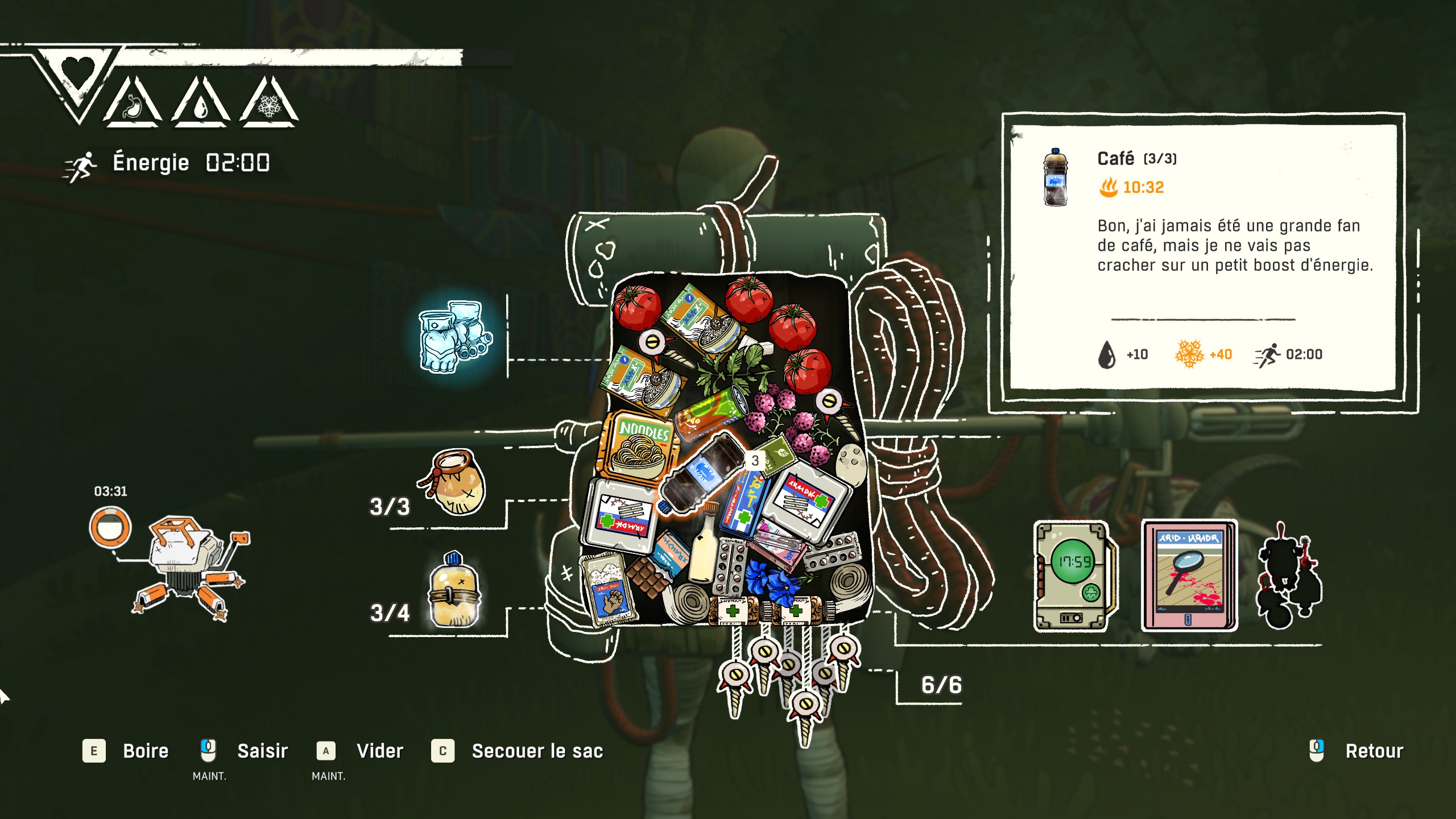The width and height of the screenshot is (1456, 819).
Task: Pick the chalk bag with hand label
Action: click(609, 589)
